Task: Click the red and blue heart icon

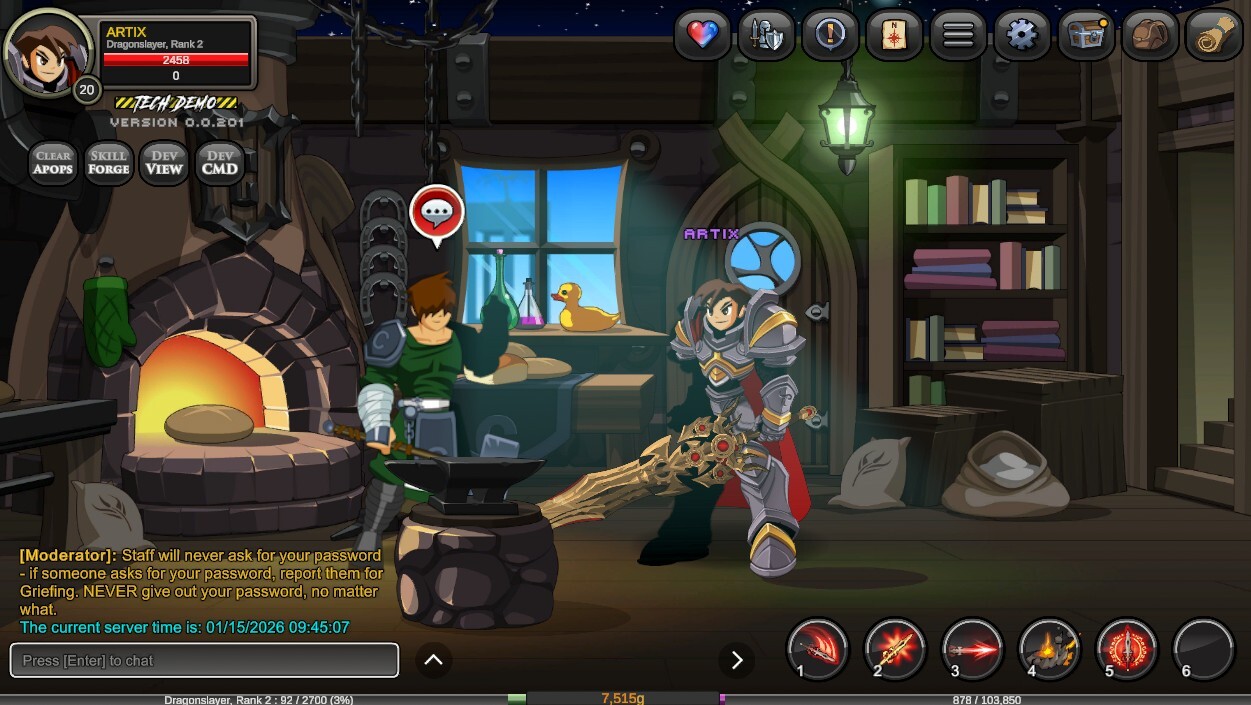Action: coord(702,36)
